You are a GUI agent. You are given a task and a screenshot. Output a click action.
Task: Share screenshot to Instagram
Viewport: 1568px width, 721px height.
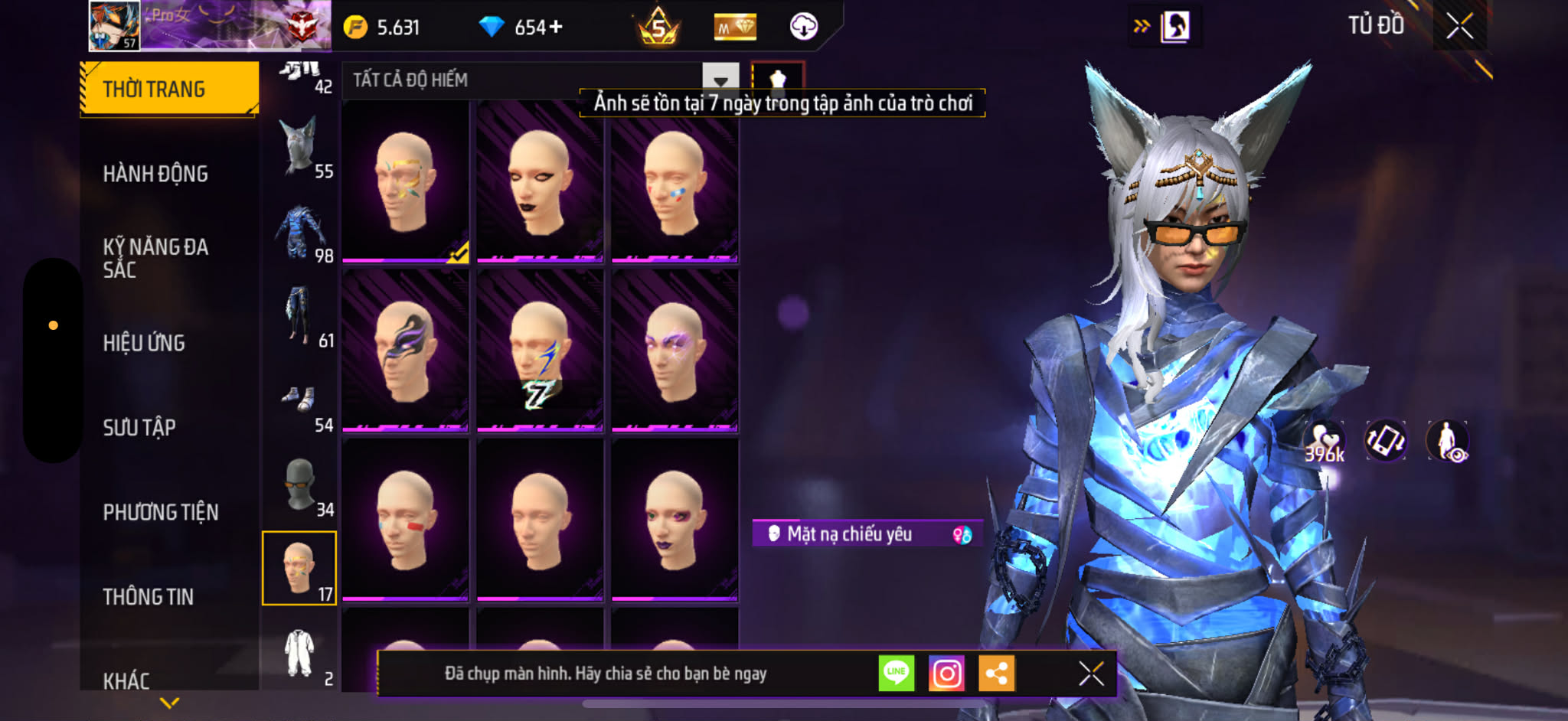(946, 674)
